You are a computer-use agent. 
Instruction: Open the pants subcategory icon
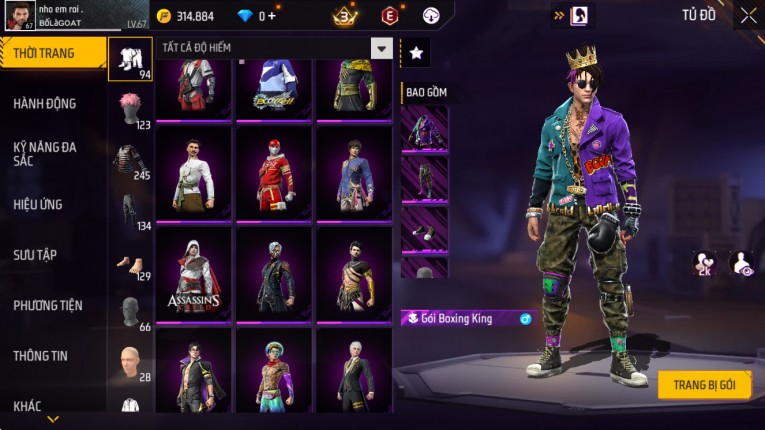point(130,209)
